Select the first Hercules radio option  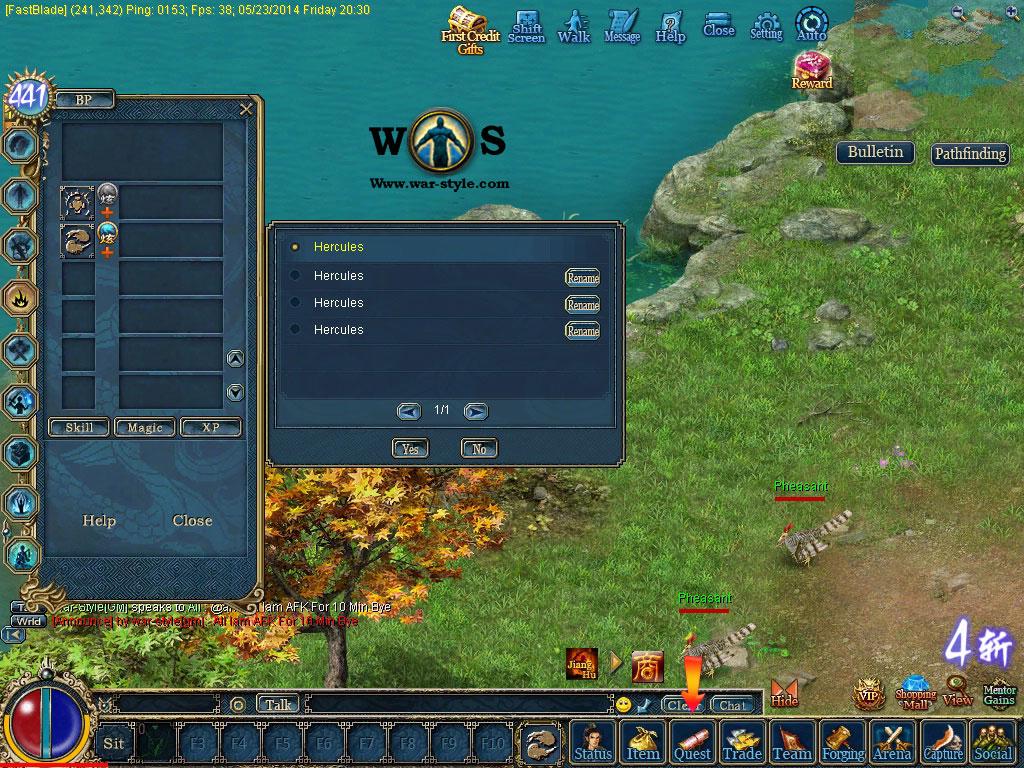coord(295,247)
